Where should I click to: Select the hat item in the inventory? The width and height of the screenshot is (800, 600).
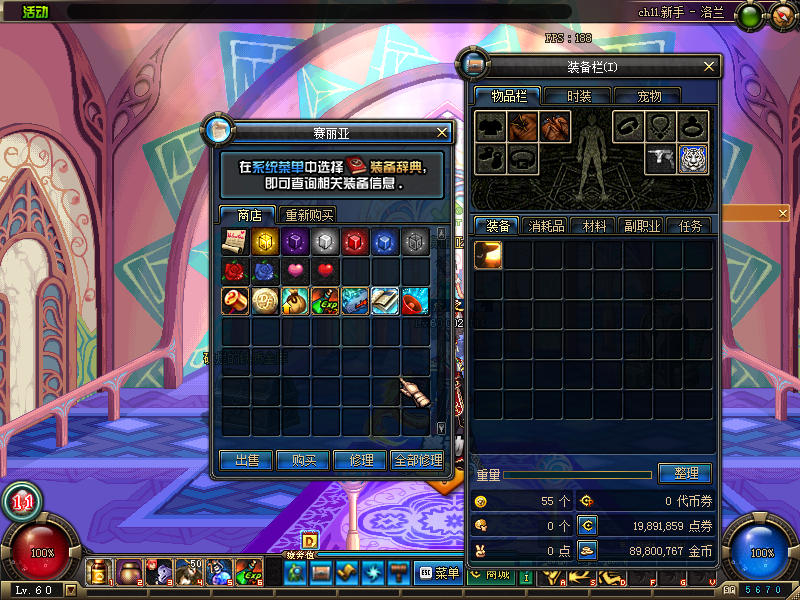(x=489, y=255)
